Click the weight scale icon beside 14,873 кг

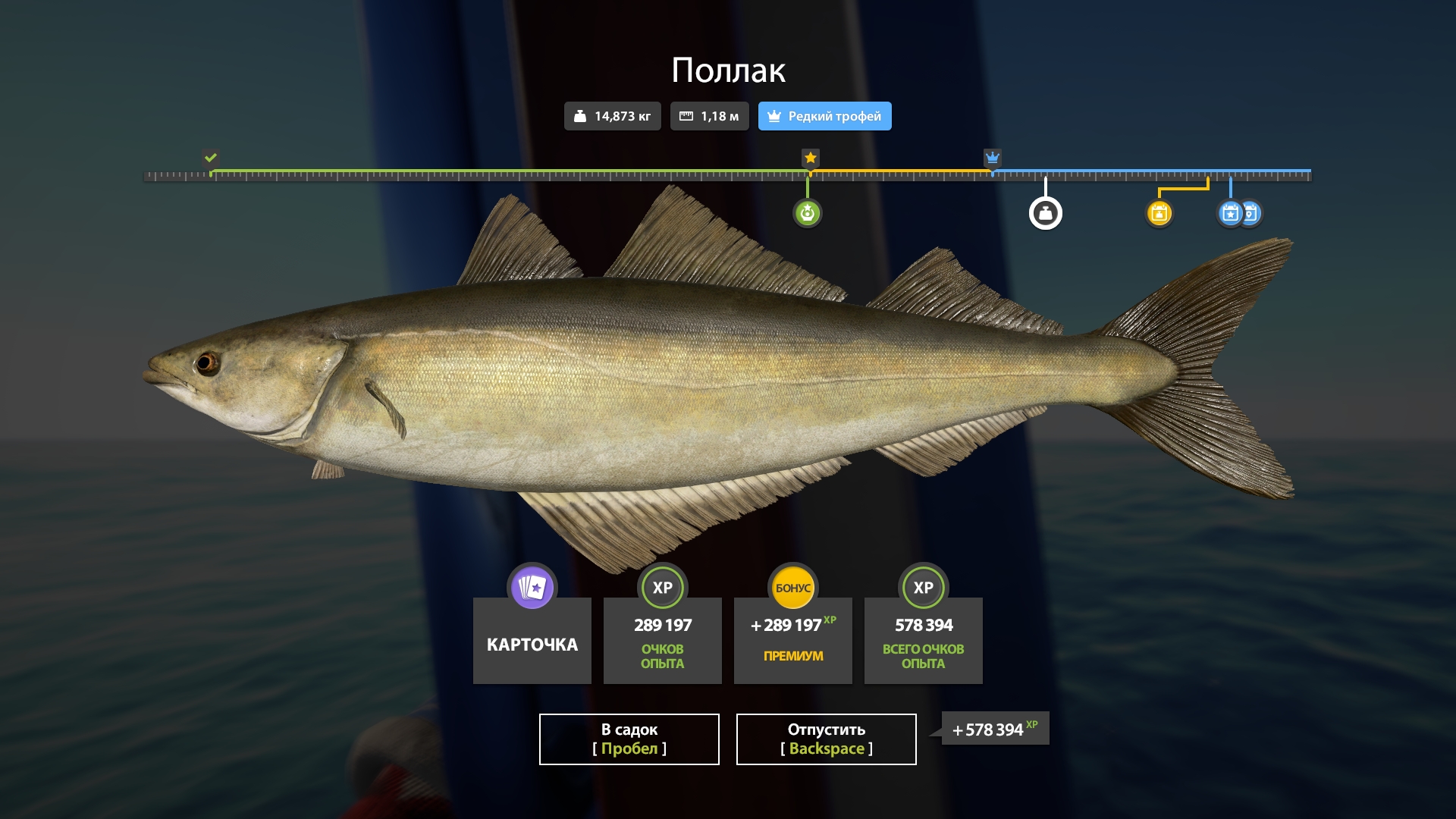pyautogui.click(x=581, y=116)
